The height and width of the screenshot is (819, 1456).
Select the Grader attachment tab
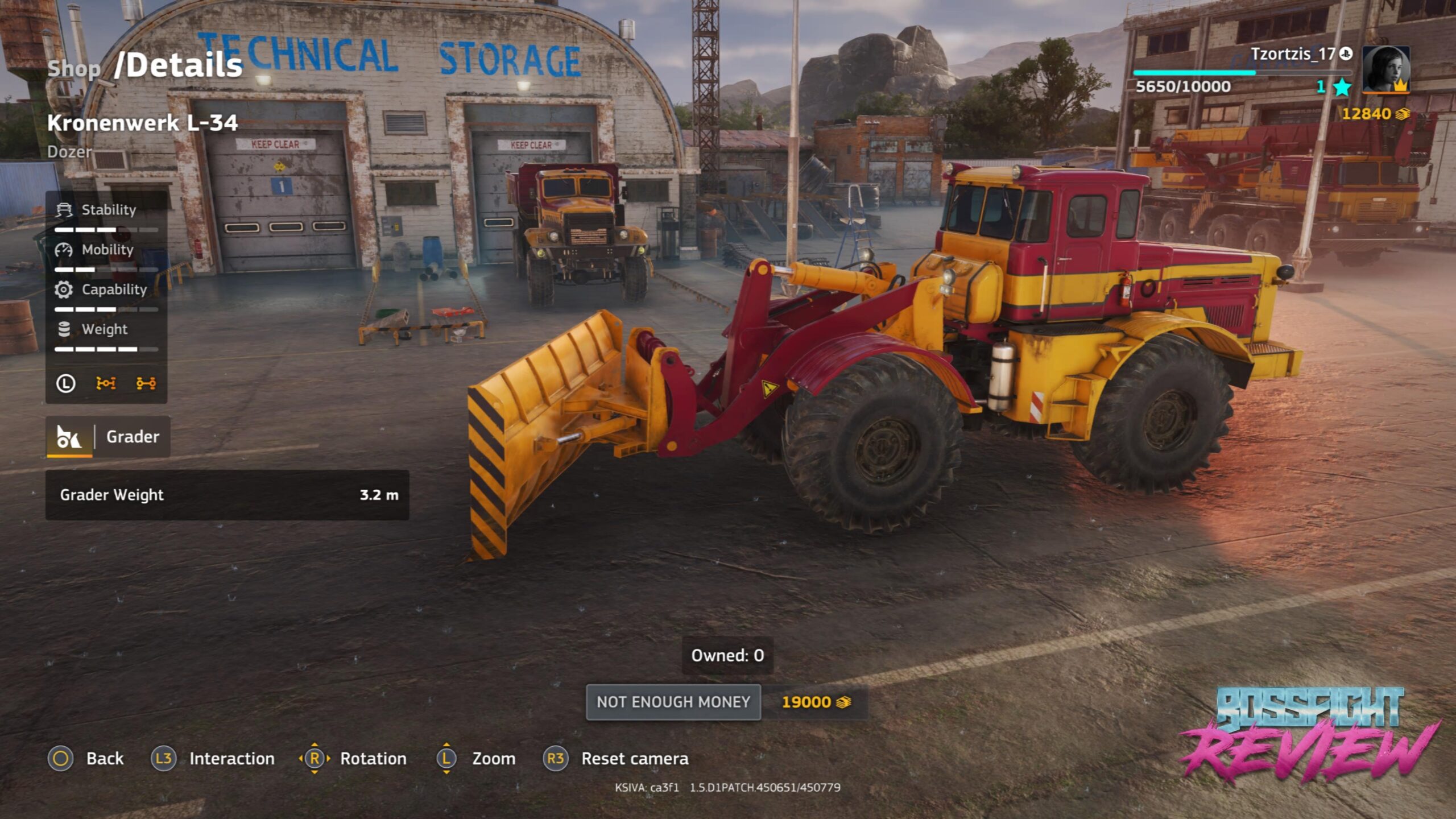[x=108, y=436]
